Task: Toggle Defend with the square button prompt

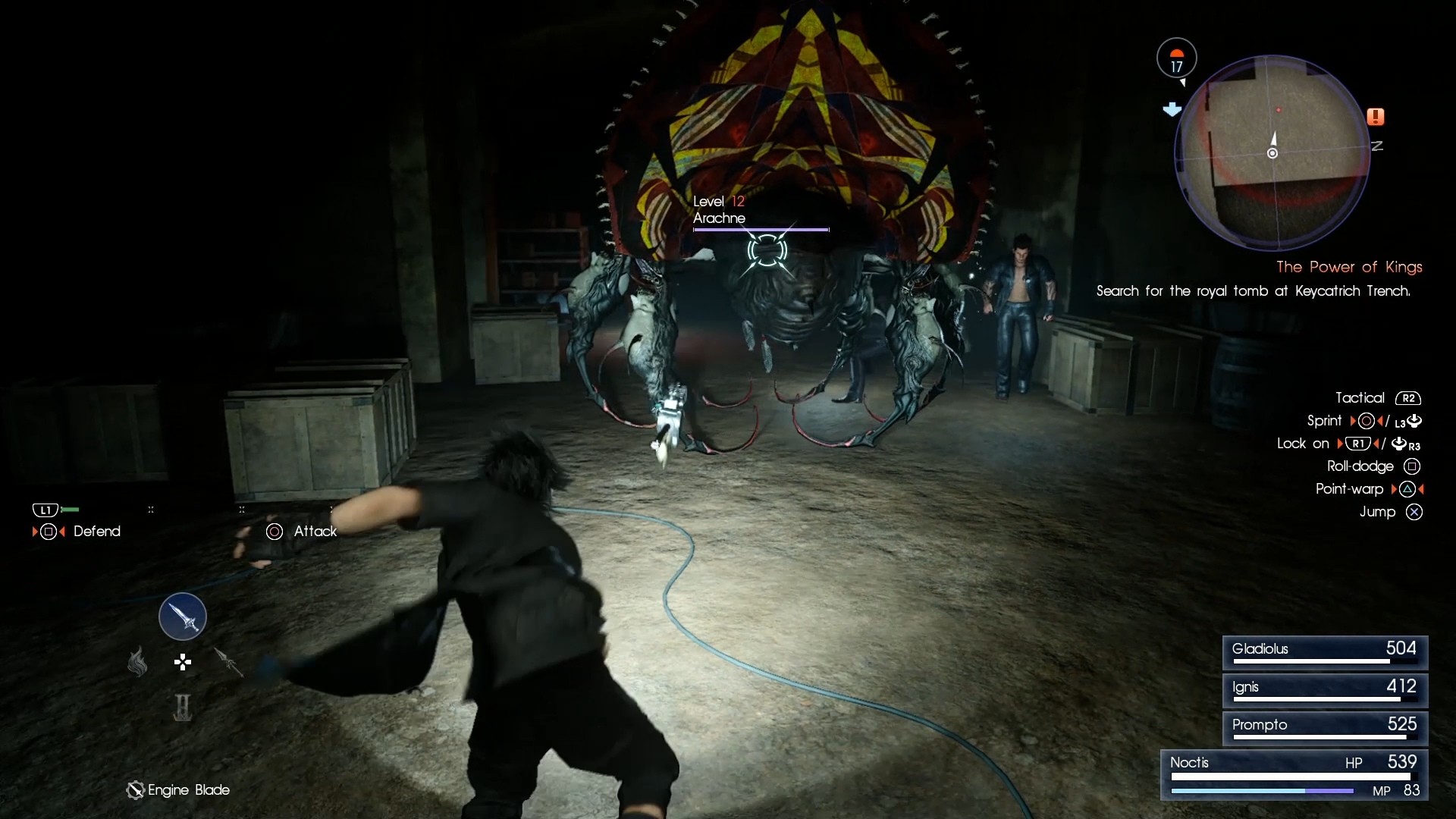Action: click(x=49, y=532)
